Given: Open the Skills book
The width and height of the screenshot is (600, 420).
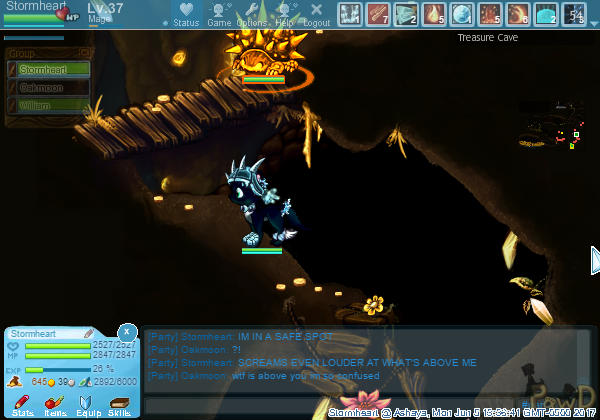Looking at the screenshot, I should click(120, 404).
